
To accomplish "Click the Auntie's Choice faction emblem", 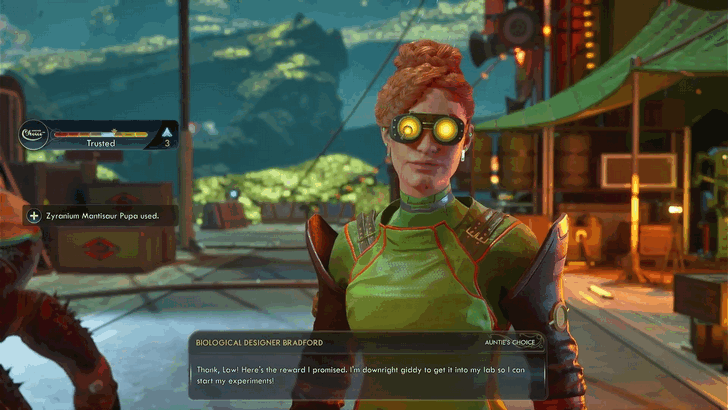I will [33, 134].
